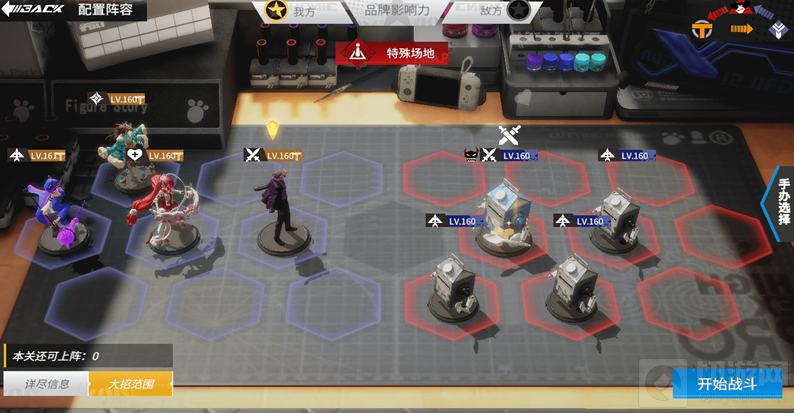The height and width of the screenshot is (413, 794).
Task: Click the 开始战斗 button
Action: (x=726, y=384)
